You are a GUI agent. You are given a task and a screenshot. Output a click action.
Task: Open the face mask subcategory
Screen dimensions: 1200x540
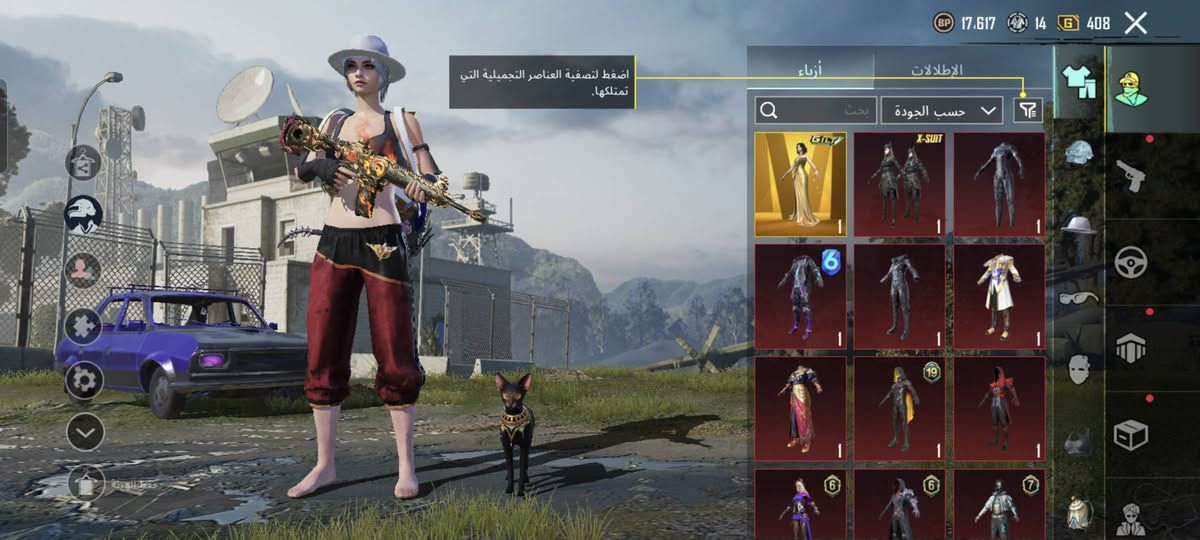click(1078, 369)
